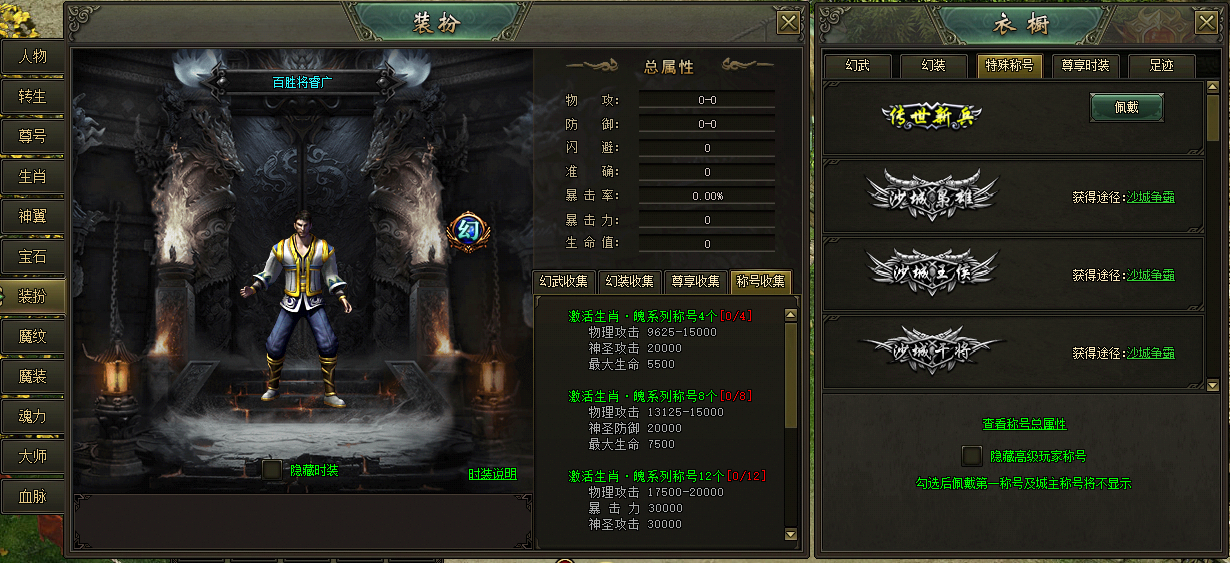Toggle the 隐藏时装 hide costume checkbox
The height and width of the screenshot is (563, 1230).
coord(271,469)
